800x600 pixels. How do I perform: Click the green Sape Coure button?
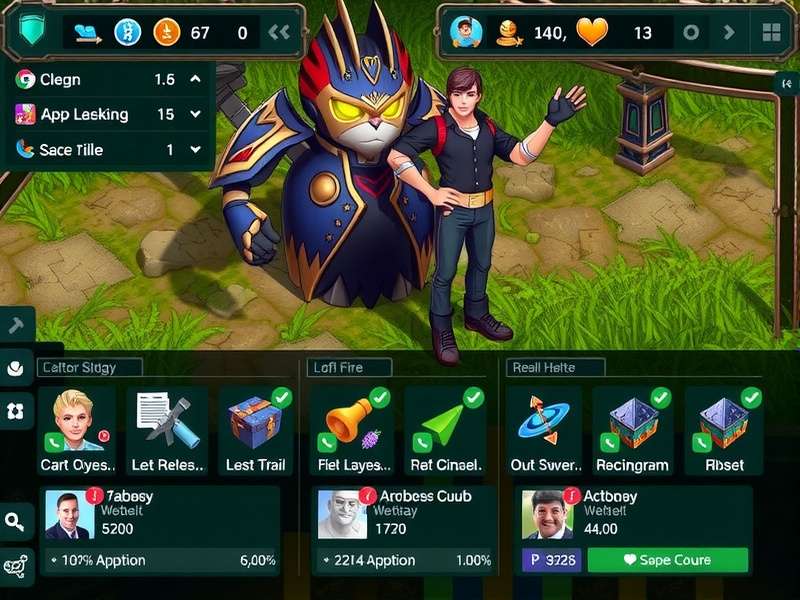click(667, 560)
